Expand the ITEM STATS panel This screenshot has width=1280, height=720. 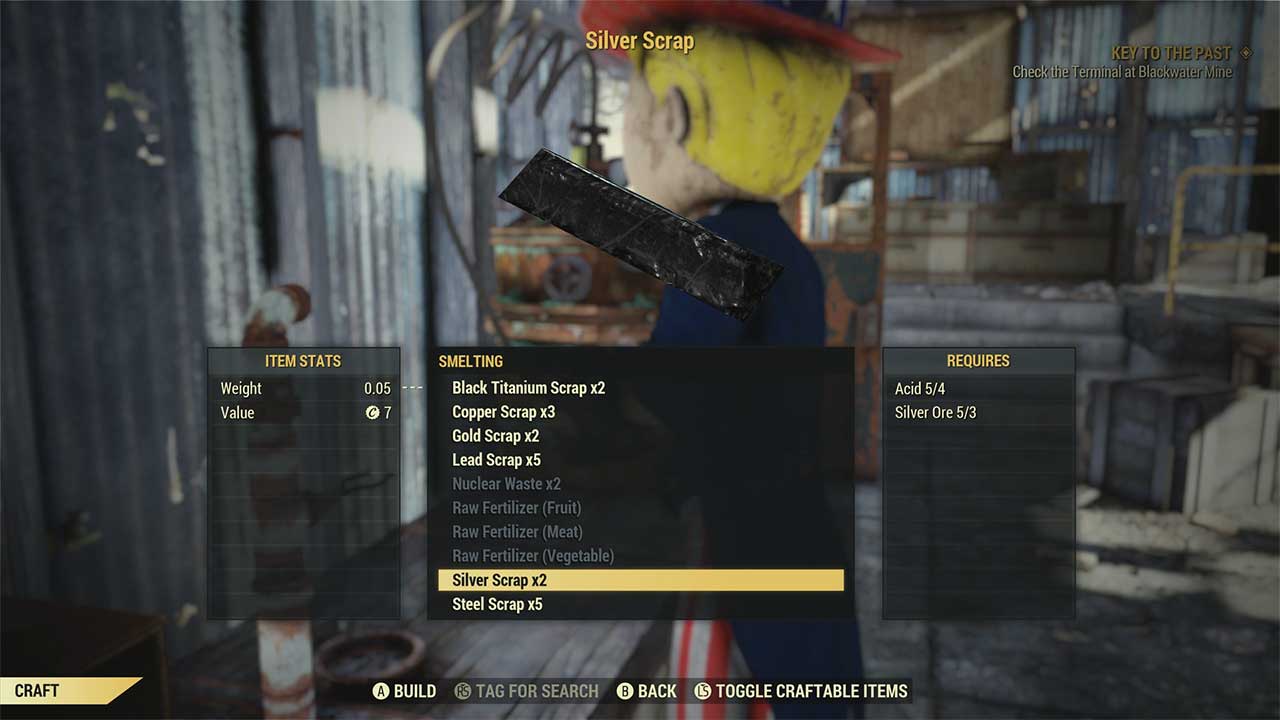(x=303, y=361)
